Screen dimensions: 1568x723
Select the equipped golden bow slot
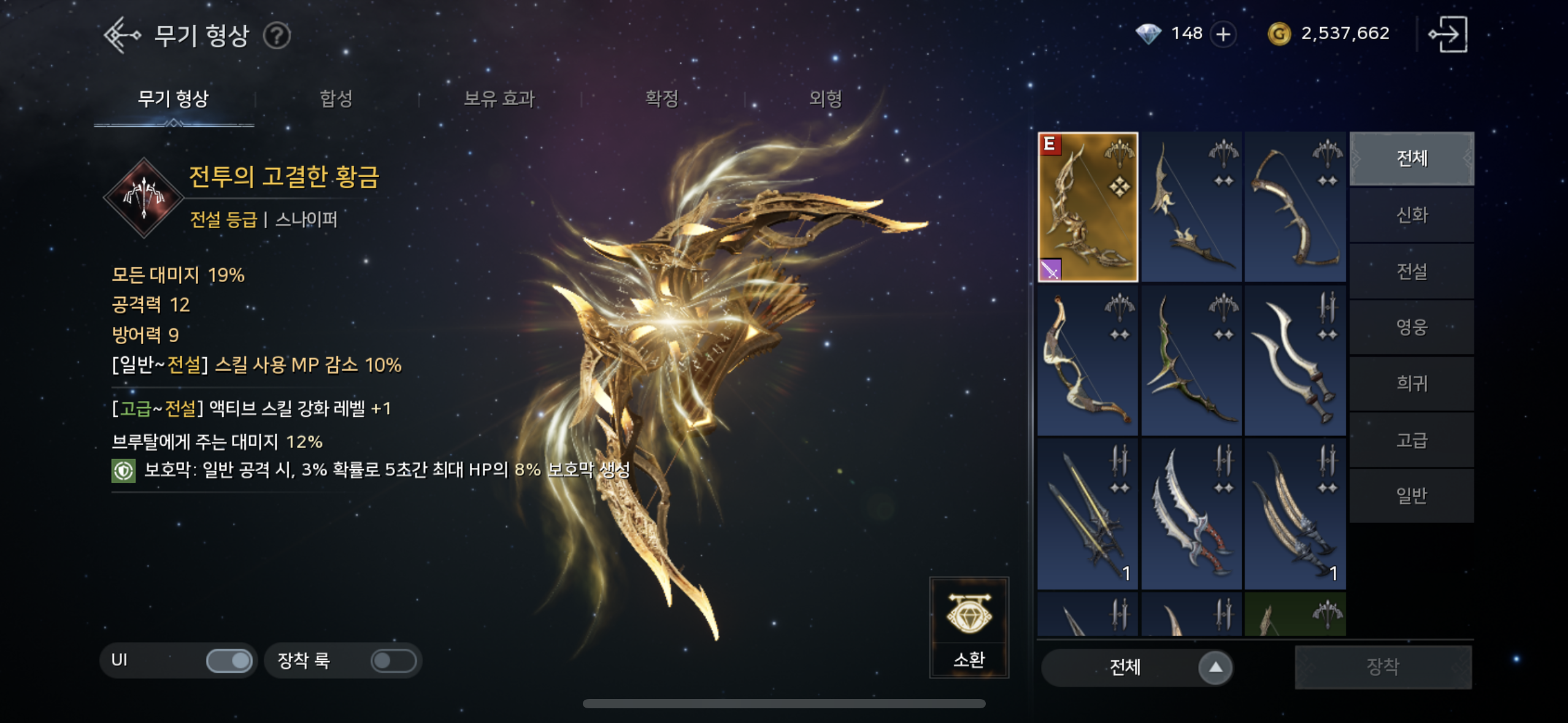(1088, 207)
